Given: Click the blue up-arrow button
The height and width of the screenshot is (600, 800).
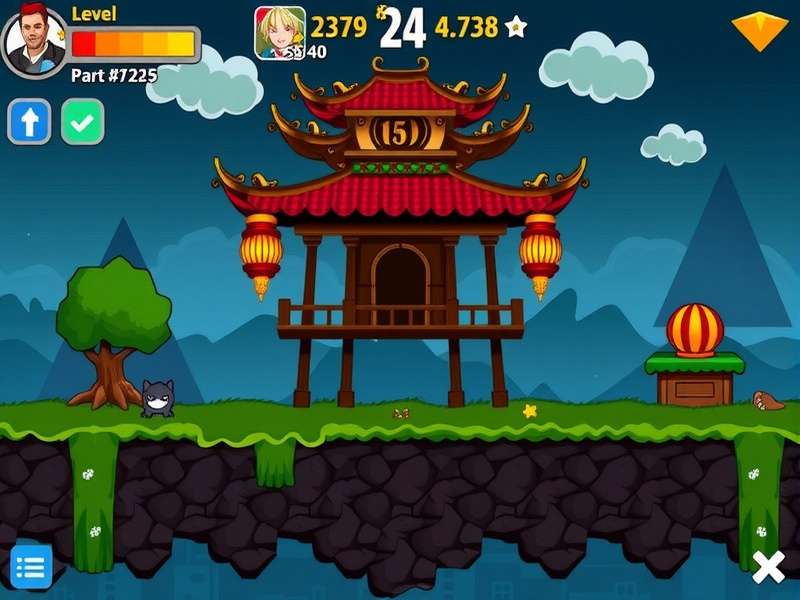Looking at the screenshot, I should pos(30,122).
